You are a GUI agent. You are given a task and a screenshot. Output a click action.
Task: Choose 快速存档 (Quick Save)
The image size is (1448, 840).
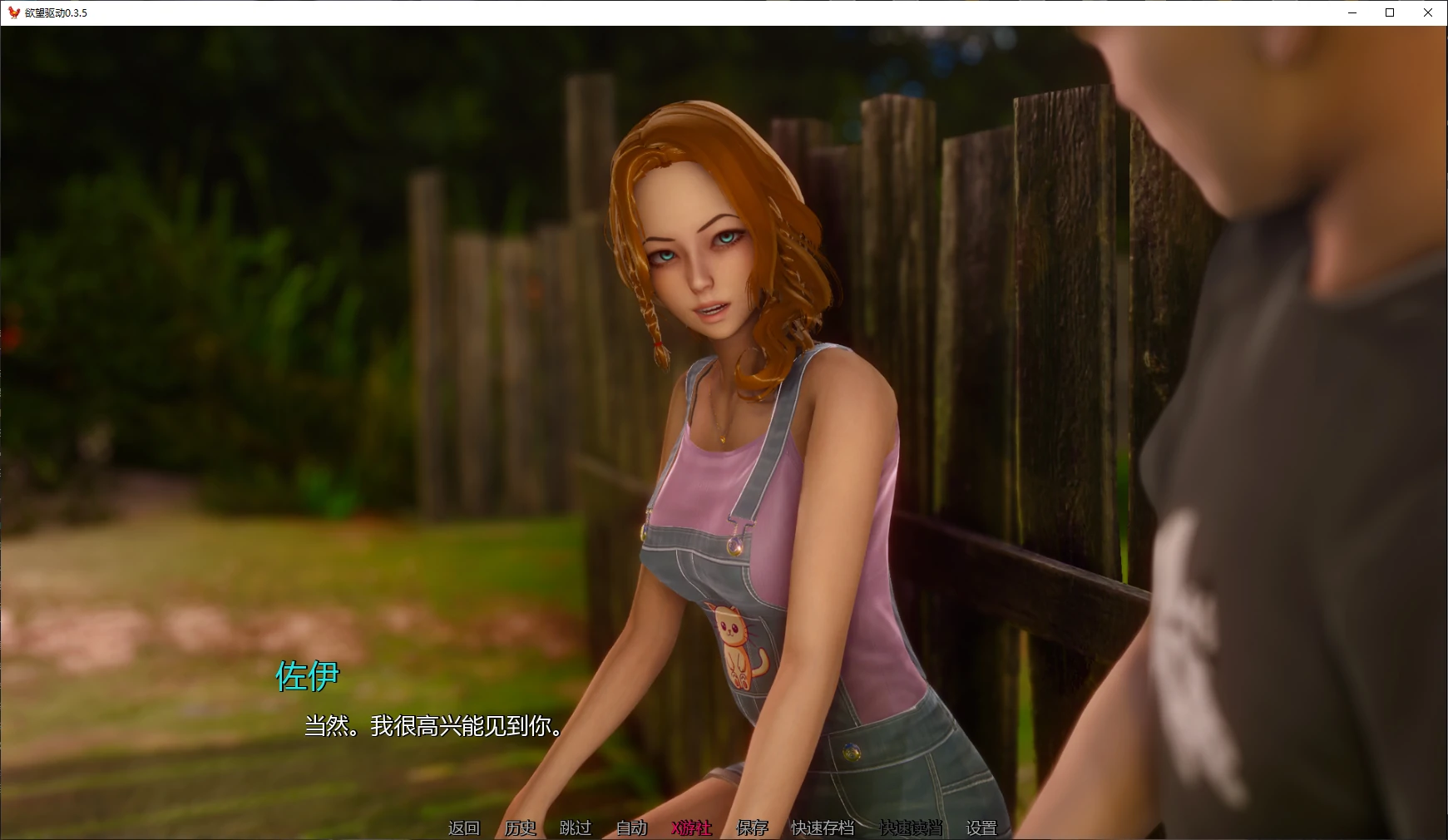coord(823,828)
